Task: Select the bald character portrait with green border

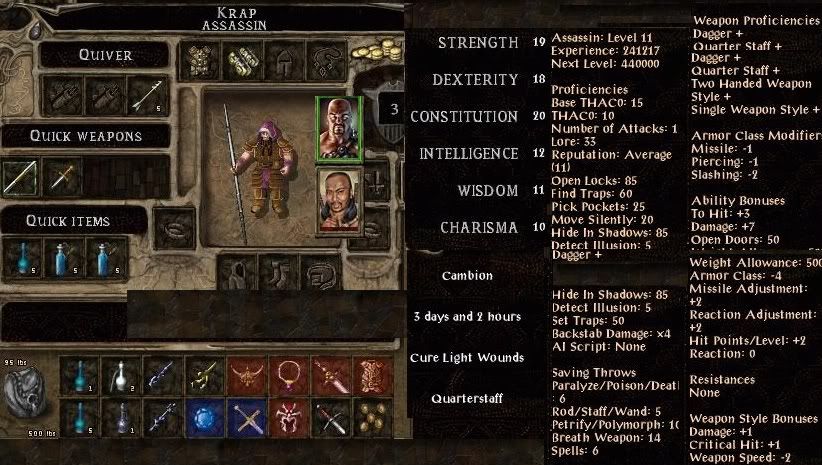Action: [x=338, y=128]
